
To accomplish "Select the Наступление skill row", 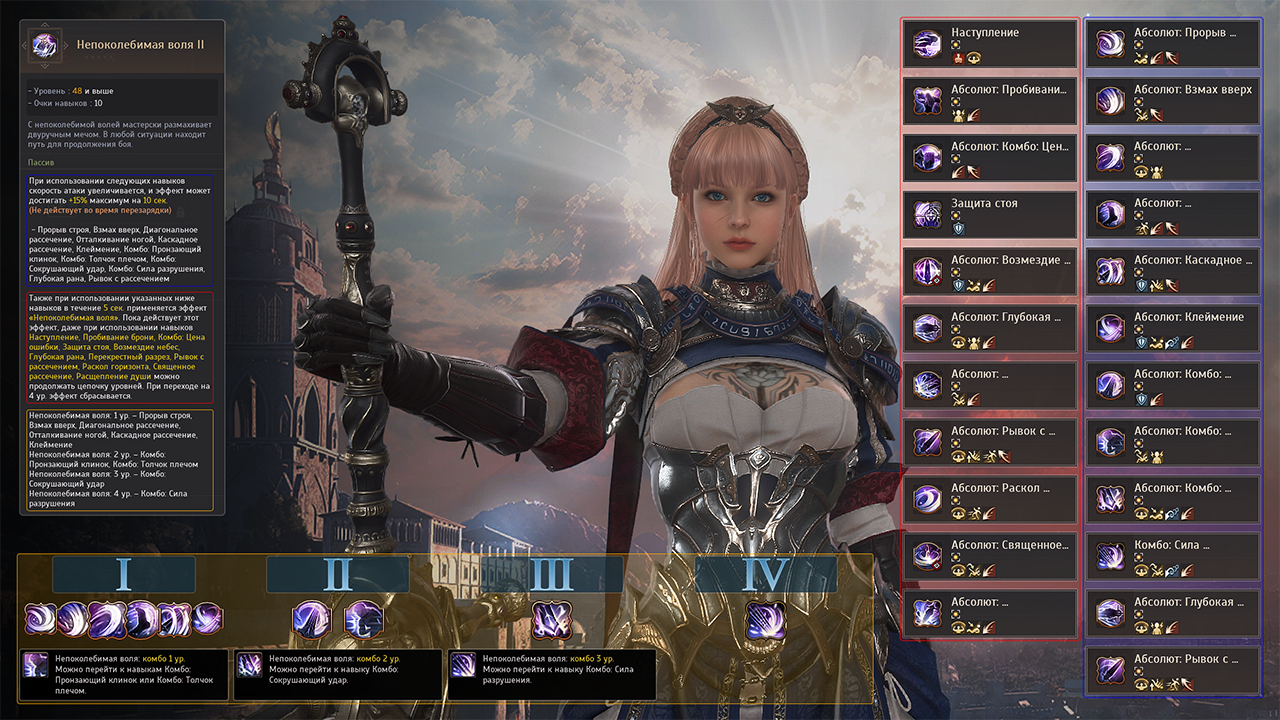I will point(990,44).
